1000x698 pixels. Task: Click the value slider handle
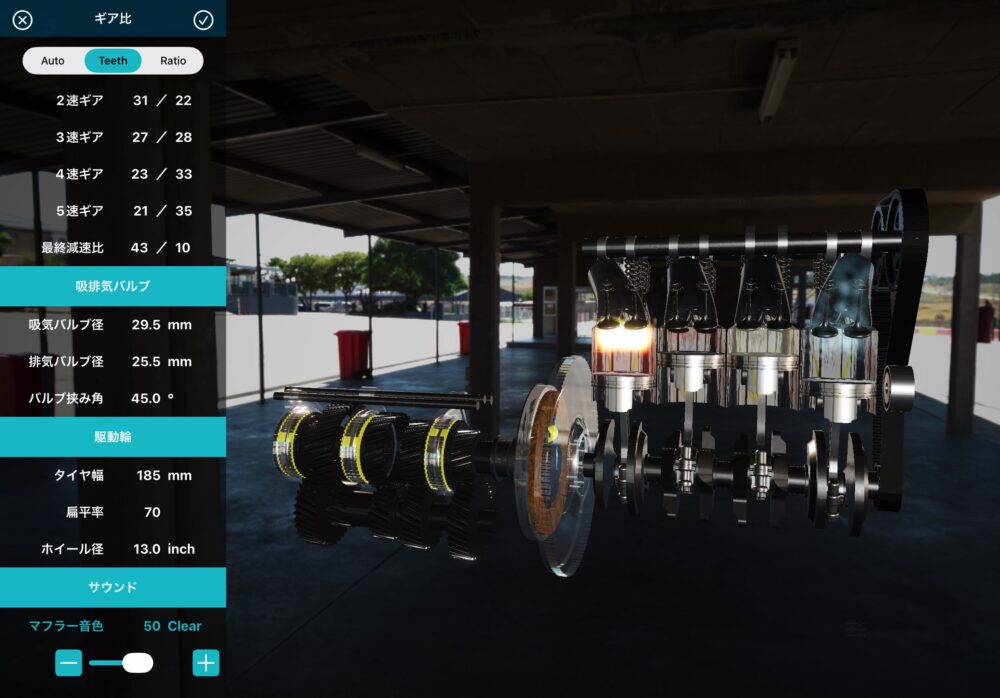[x=137, y=662]
